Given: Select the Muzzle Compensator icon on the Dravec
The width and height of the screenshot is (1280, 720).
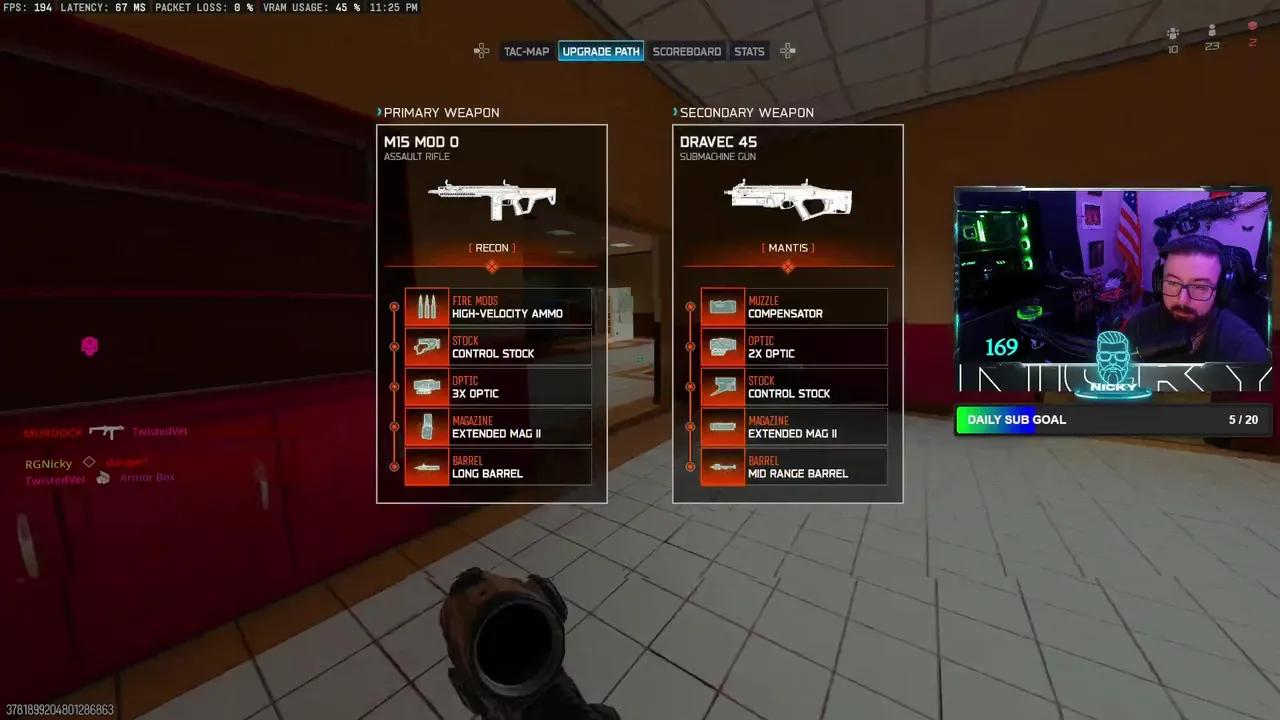Looking at the screenshot, I should coord(723,307).
